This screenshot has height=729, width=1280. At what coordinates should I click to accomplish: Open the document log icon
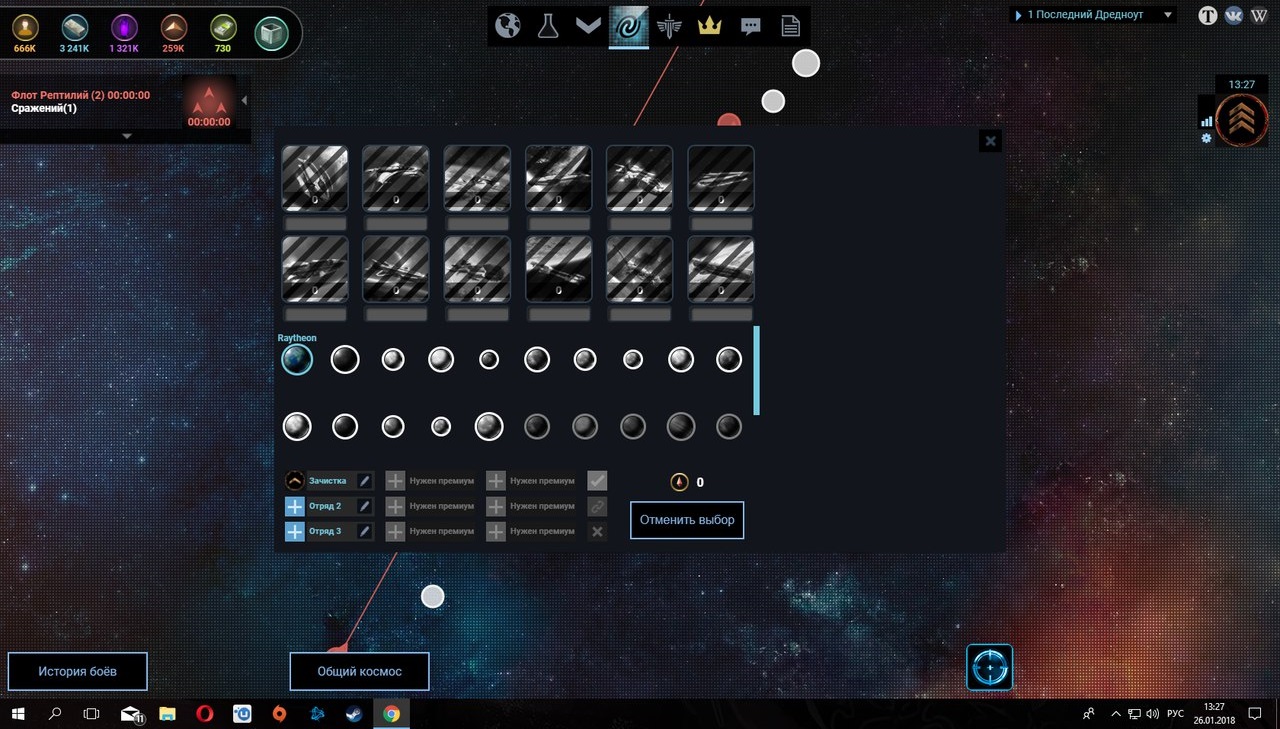click(791, 26)
